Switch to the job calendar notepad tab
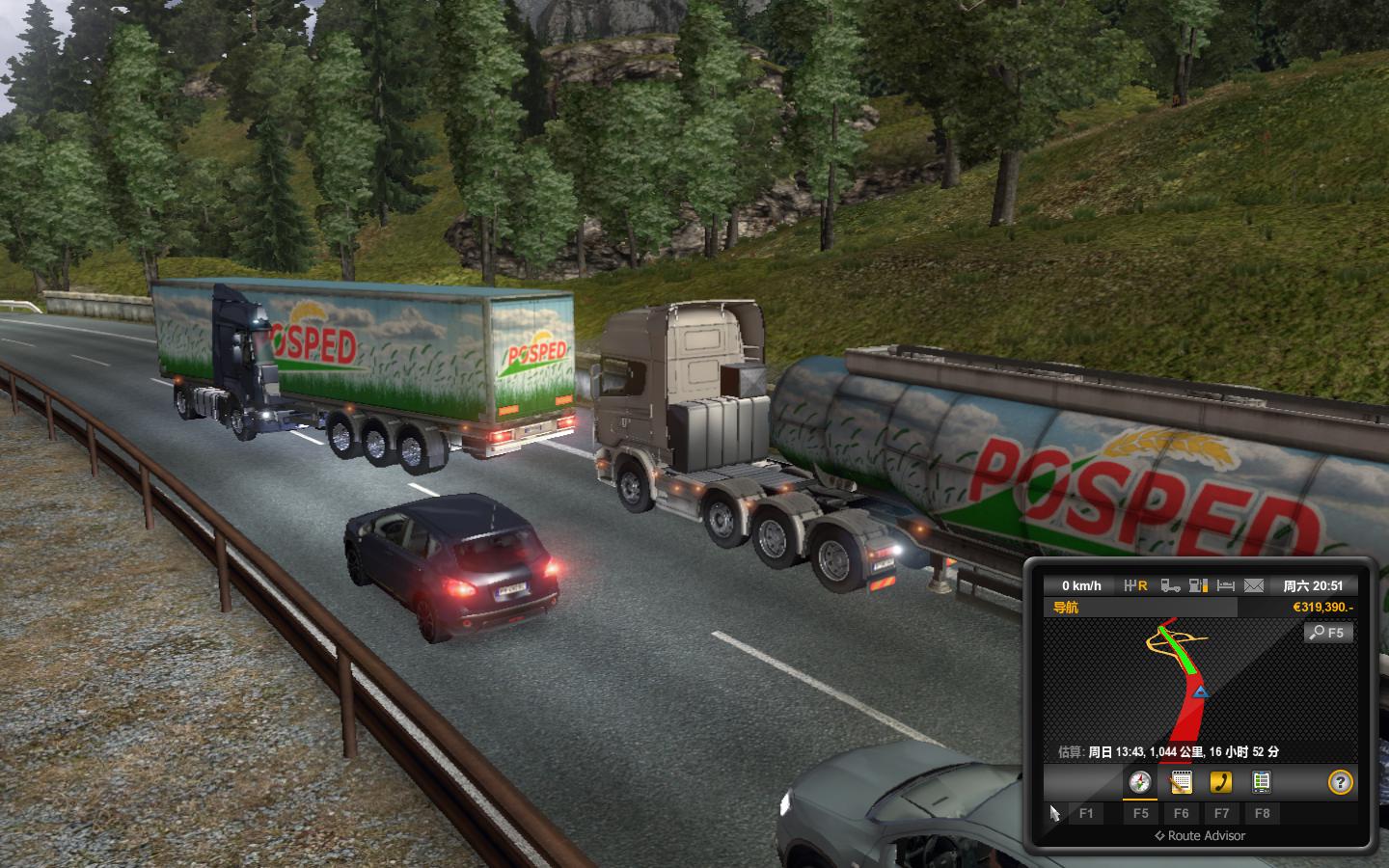 point(1181,782)
